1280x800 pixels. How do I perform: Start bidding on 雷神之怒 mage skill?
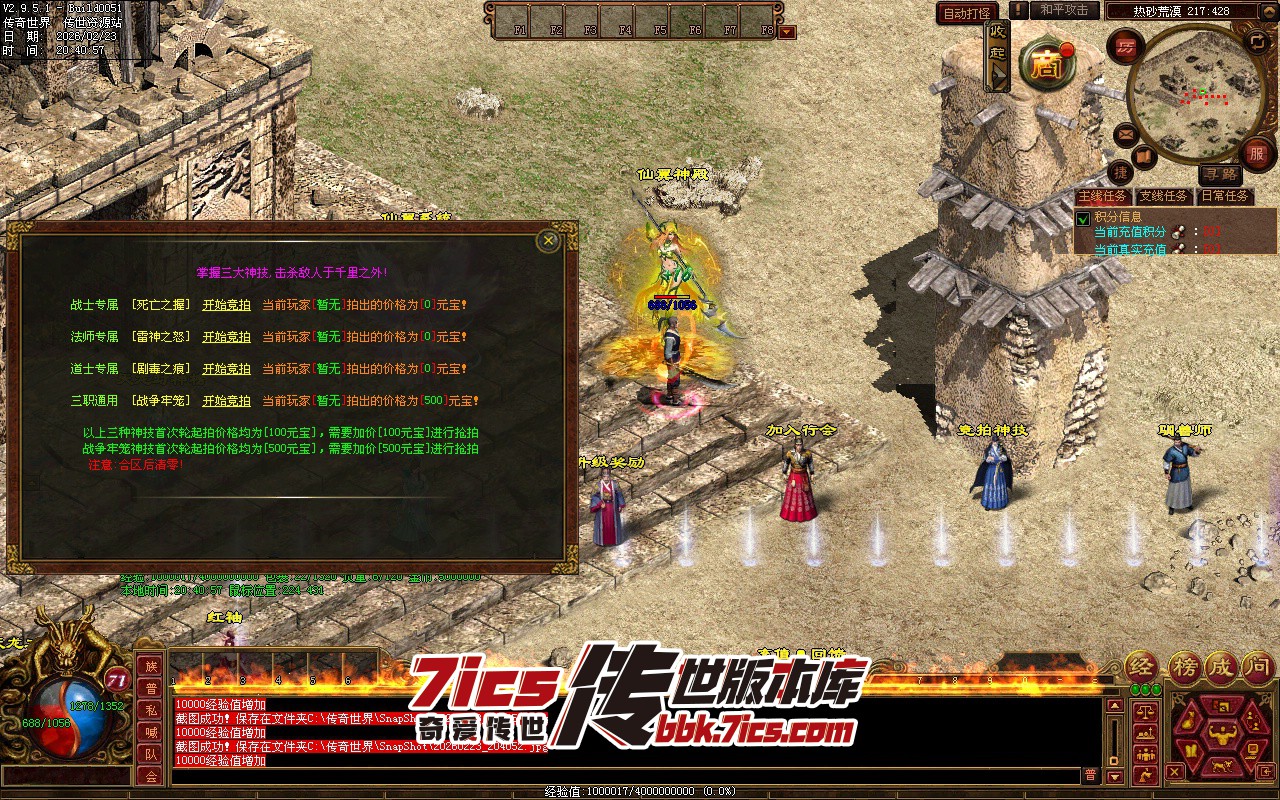226,337
